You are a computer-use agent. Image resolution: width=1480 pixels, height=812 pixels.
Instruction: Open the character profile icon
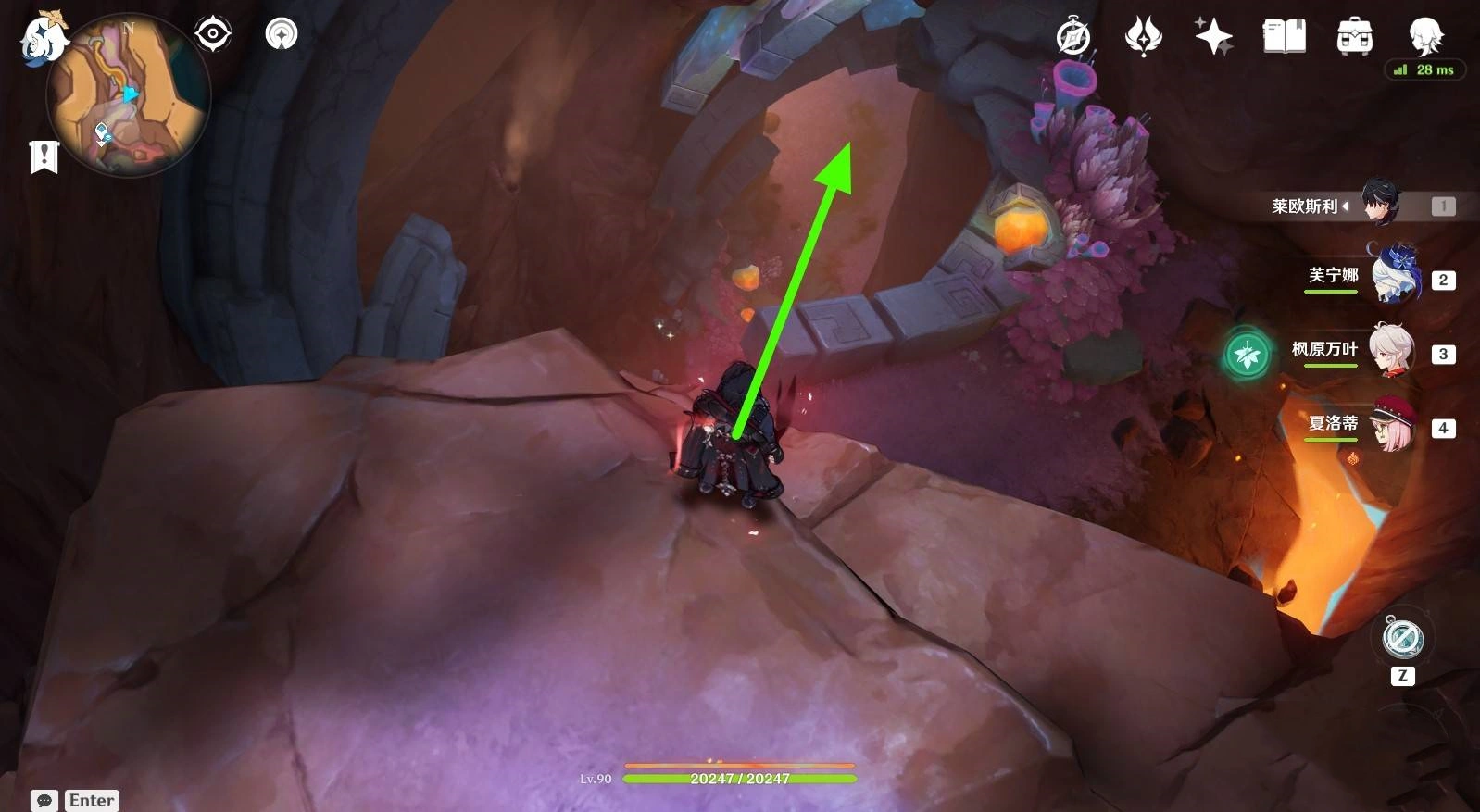(1424, 35)
